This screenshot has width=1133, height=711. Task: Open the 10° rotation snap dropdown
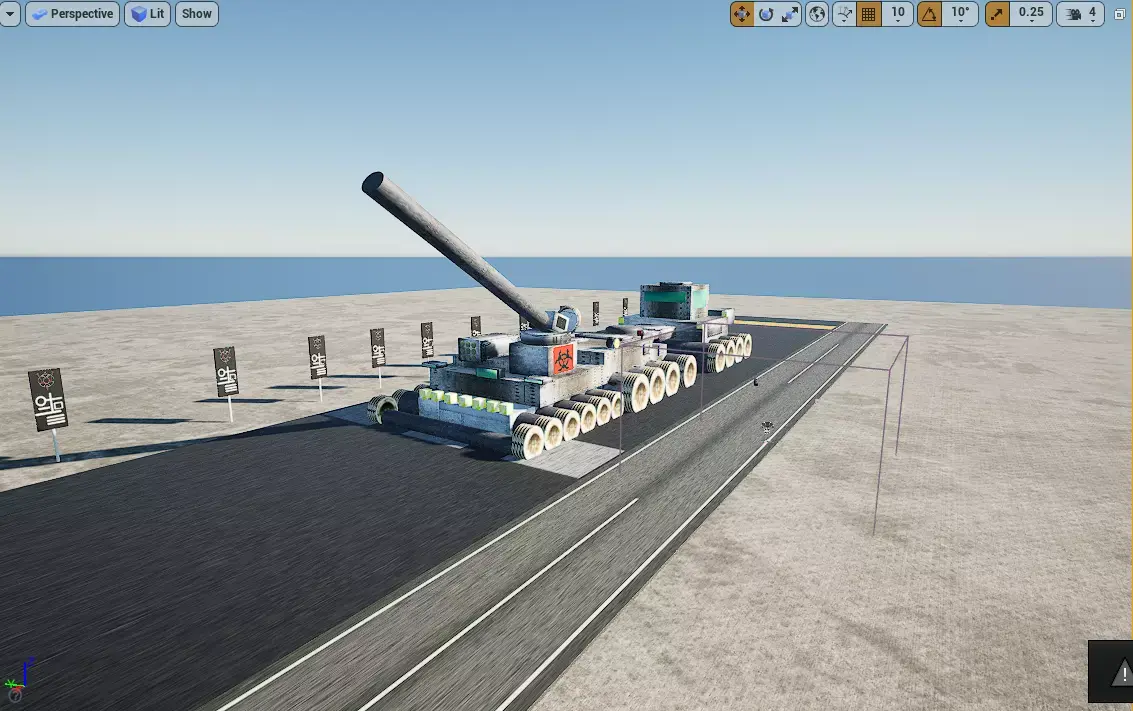[x=960, y=14]
